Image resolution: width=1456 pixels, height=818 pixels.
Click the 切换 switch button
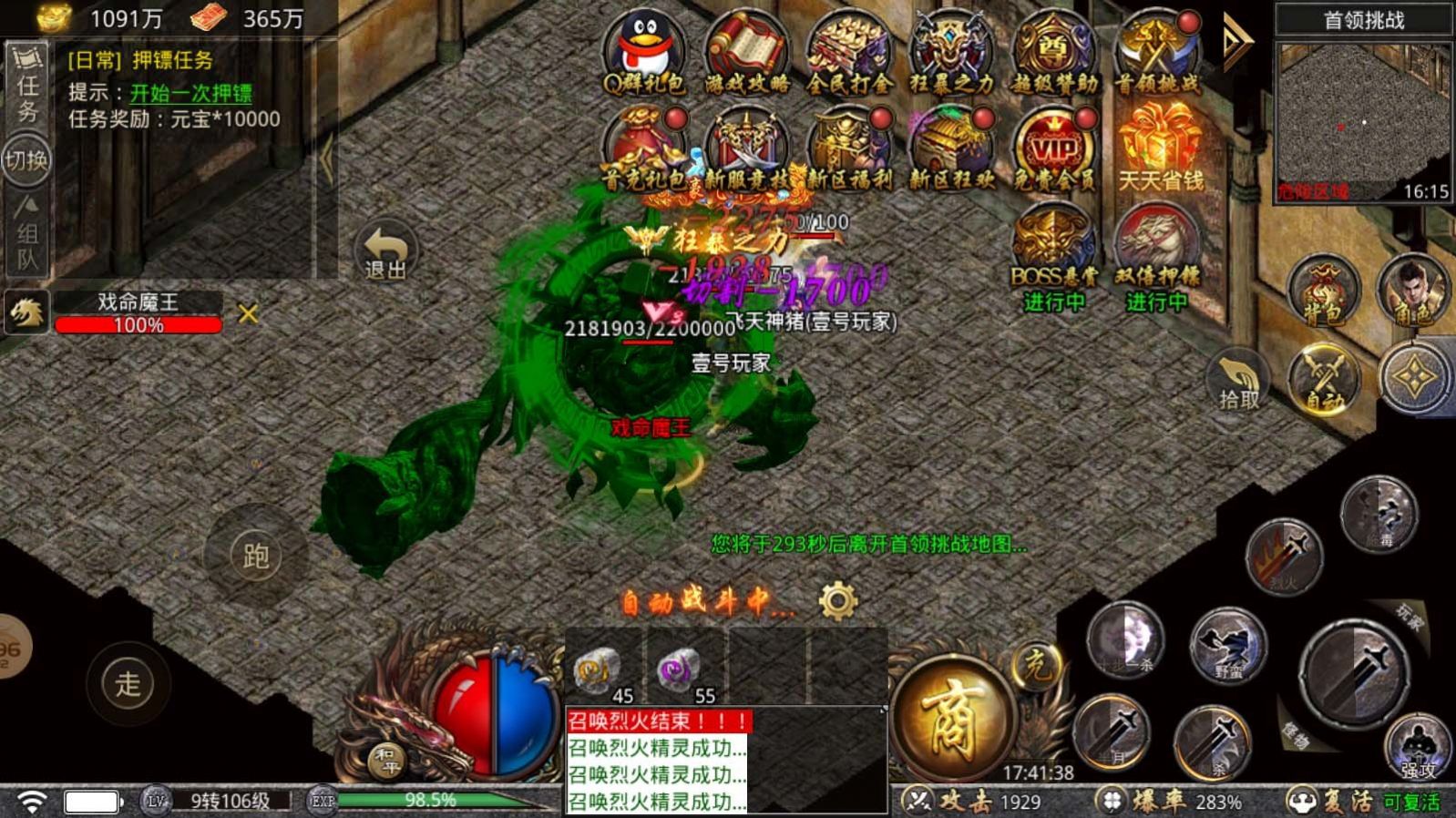(x=26, y=161)
